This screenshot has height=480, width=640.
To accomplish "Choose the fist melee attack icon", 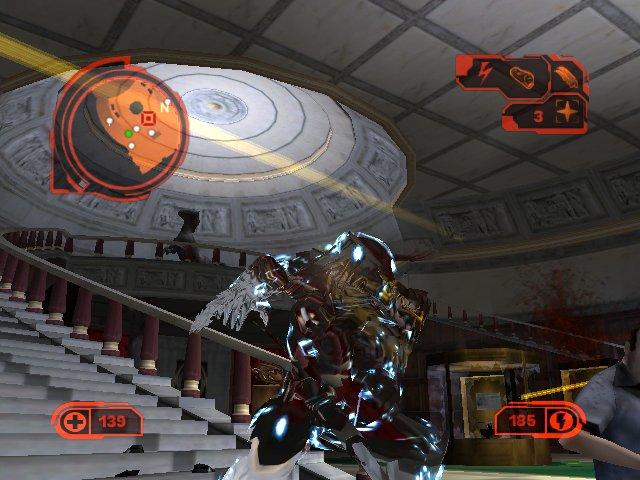I will 524,76.
